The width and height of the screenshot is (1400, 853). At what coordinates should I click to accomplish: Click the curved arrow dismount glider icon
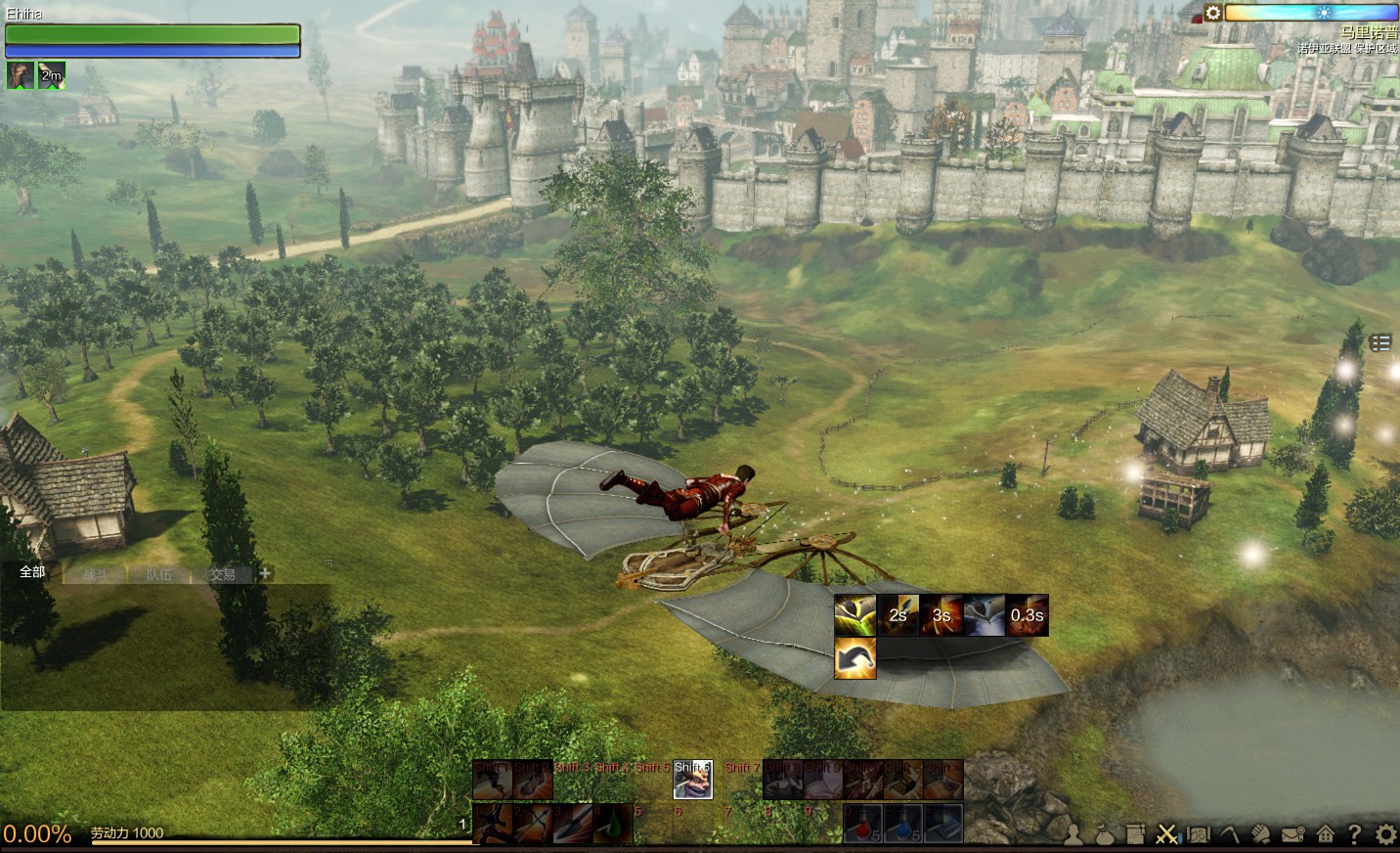tap(854, 657)
